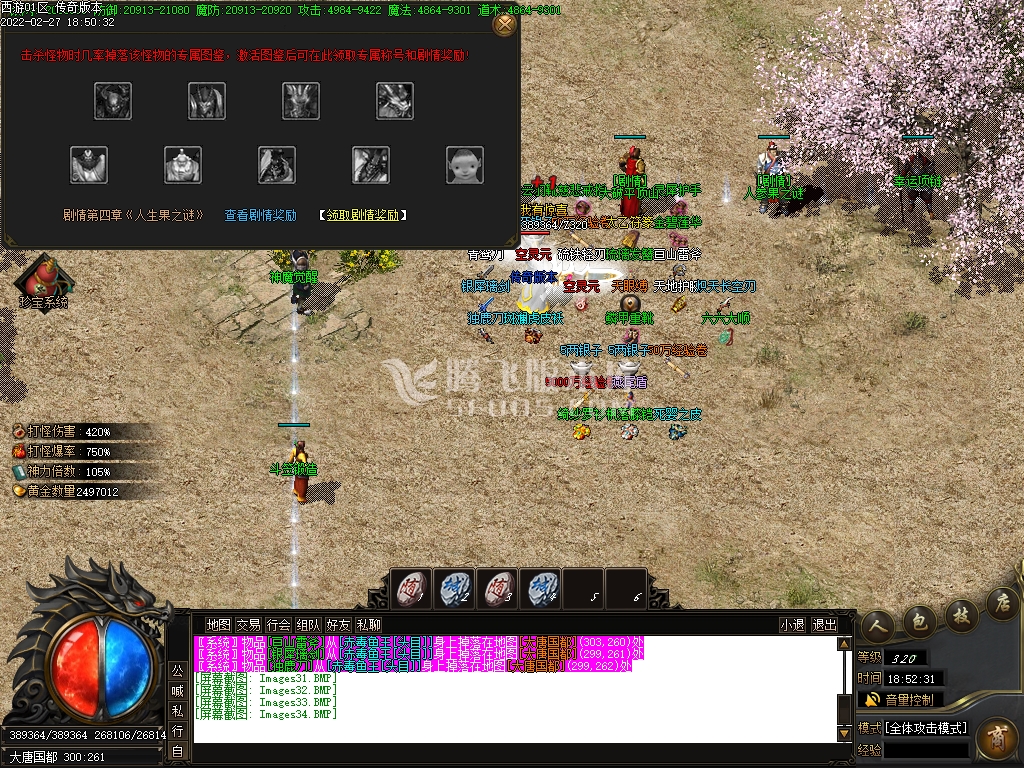This screenshot has width=1024, height=768.
Task: Open the trade (交易) tab
Action: click(x=248, y=625)
